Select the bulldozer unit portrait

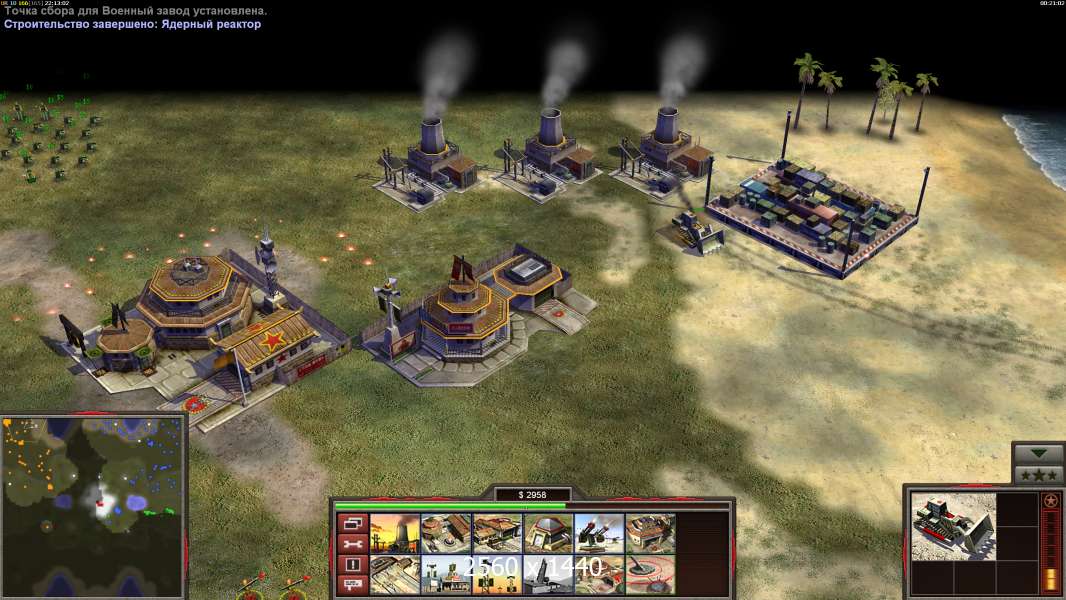pyautogui.click(x=953, y=525)
